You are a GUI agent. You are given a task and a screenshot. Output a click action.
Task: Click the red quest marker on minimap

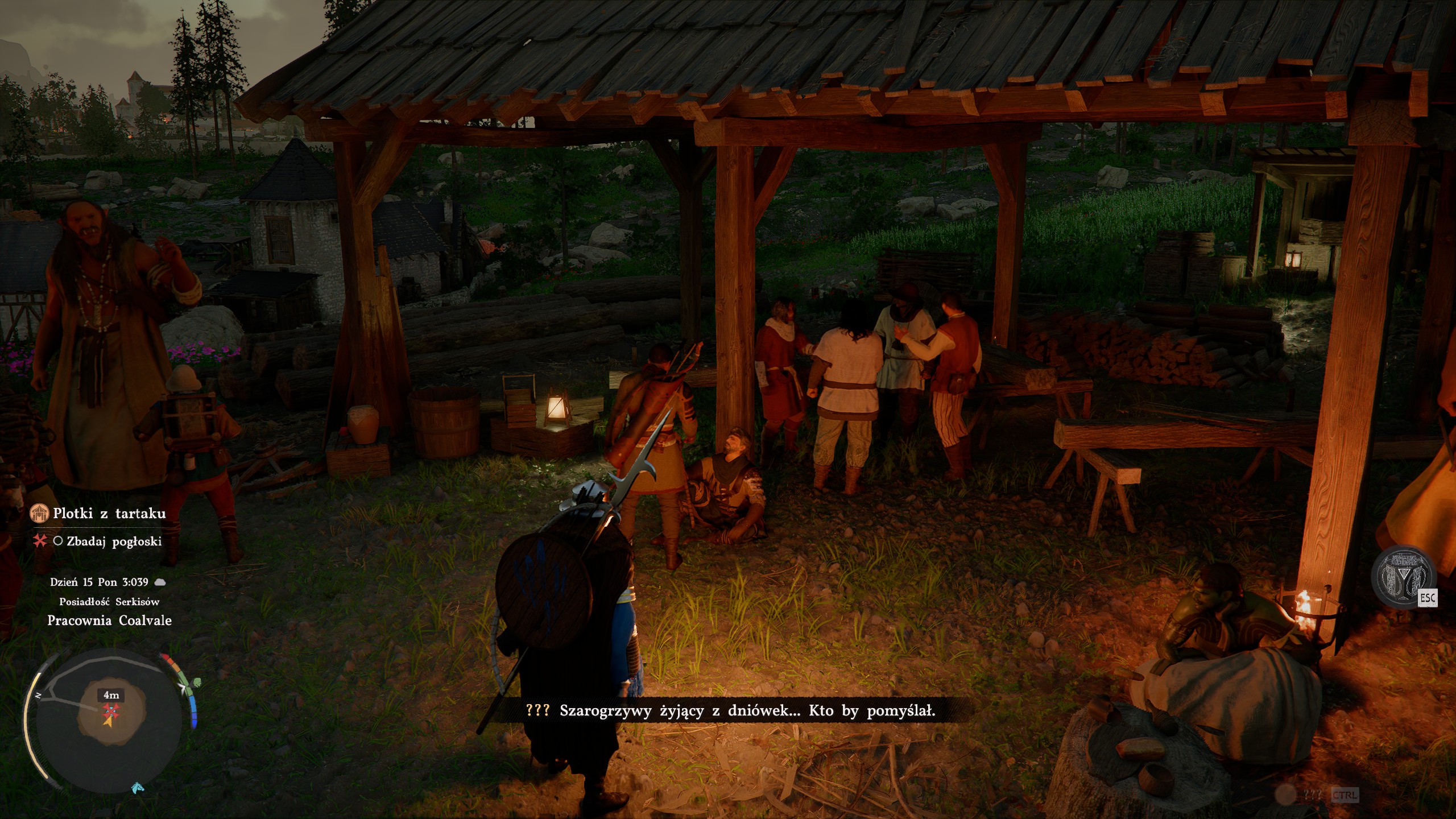tap(110, 710)
